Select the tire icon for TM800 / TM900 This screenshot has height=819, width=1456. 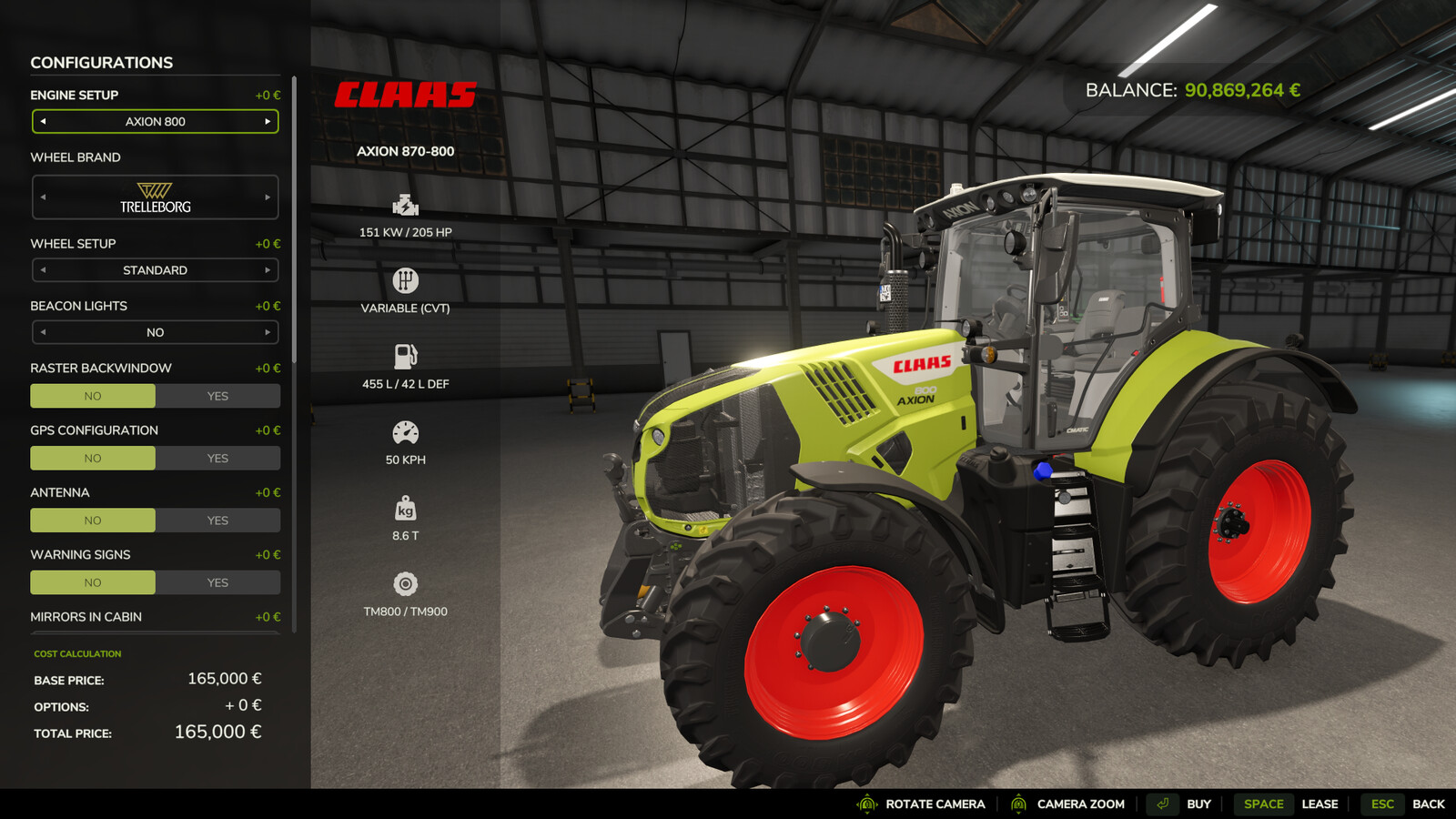pos(406,582)
